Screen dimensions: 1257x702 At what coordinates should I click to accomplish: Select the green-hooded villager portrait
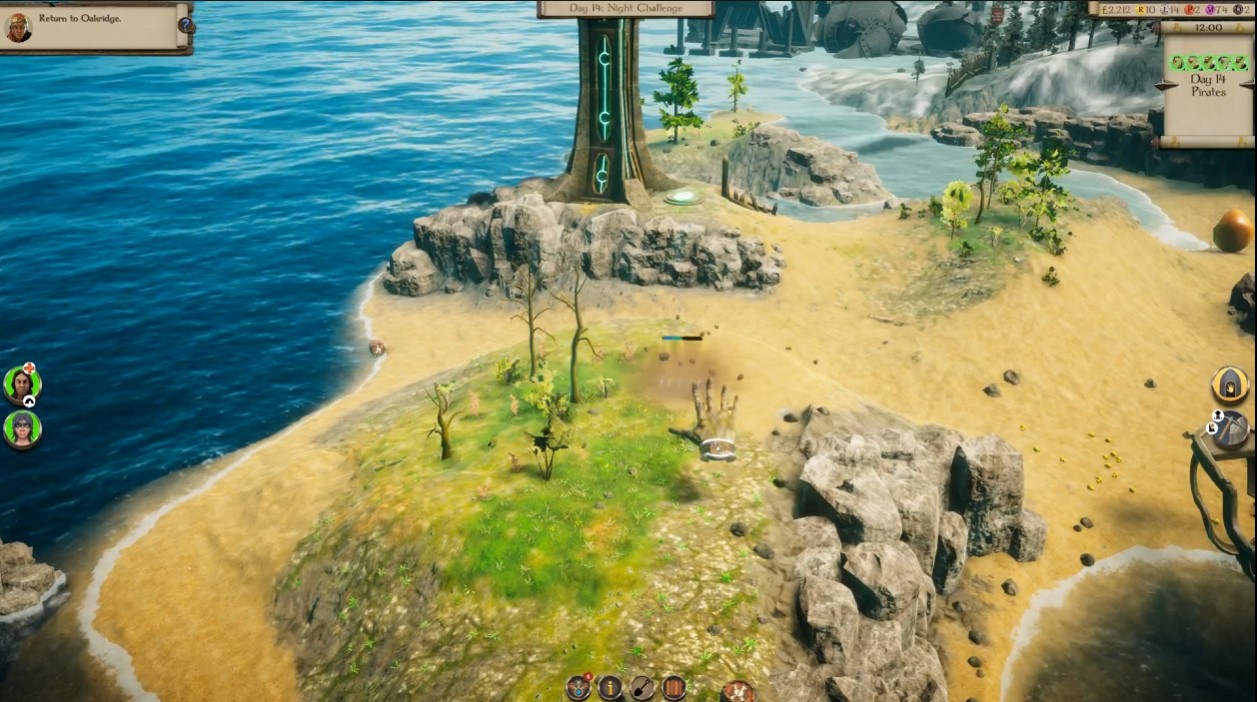pyautogui.click(x=21, y=429)
